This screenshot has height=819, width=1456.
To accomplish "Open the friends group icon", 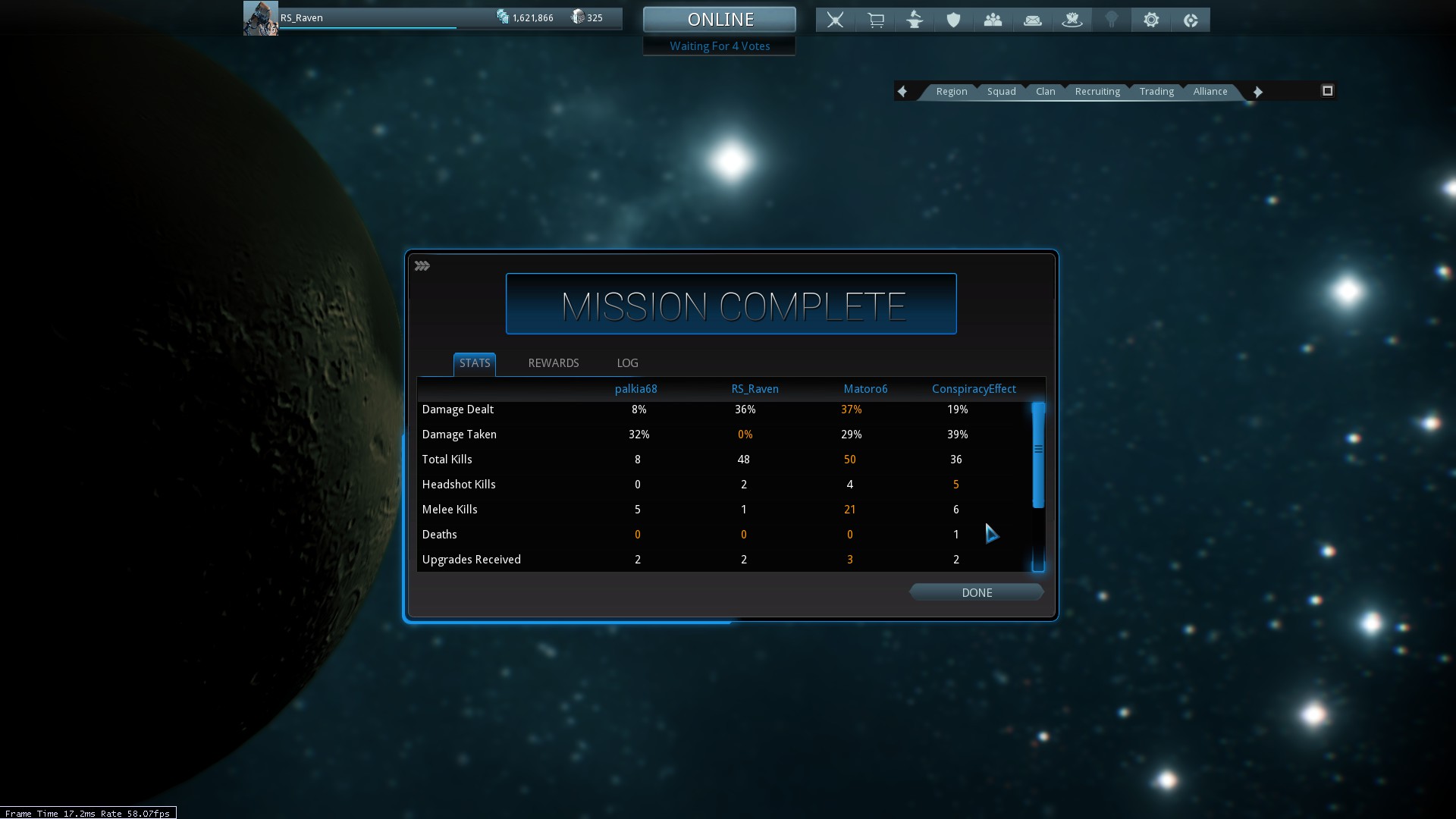I will tap(993, 20).
